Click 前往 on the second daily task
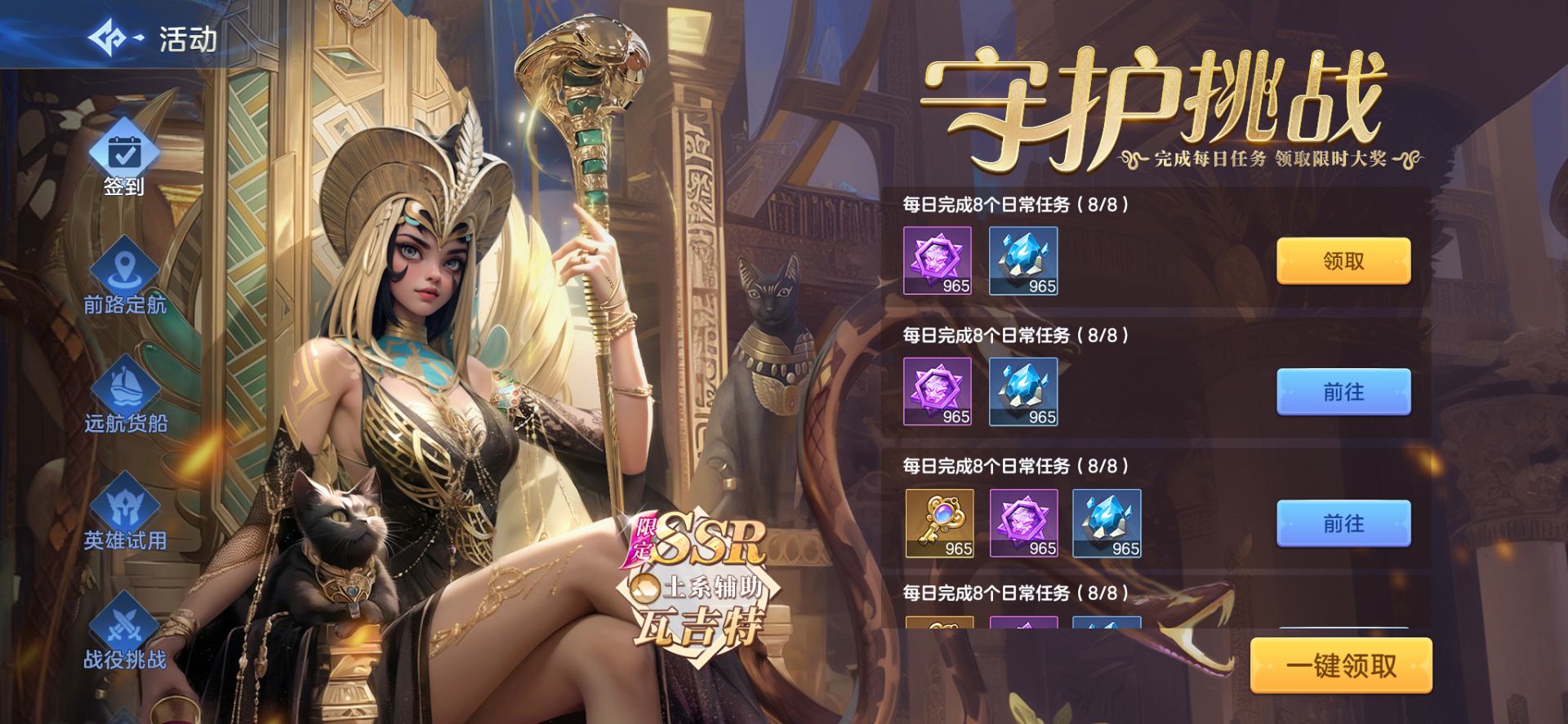The height and width of the screenshot is (724, 1568). pyautogui.click(x=1344, y=392)
